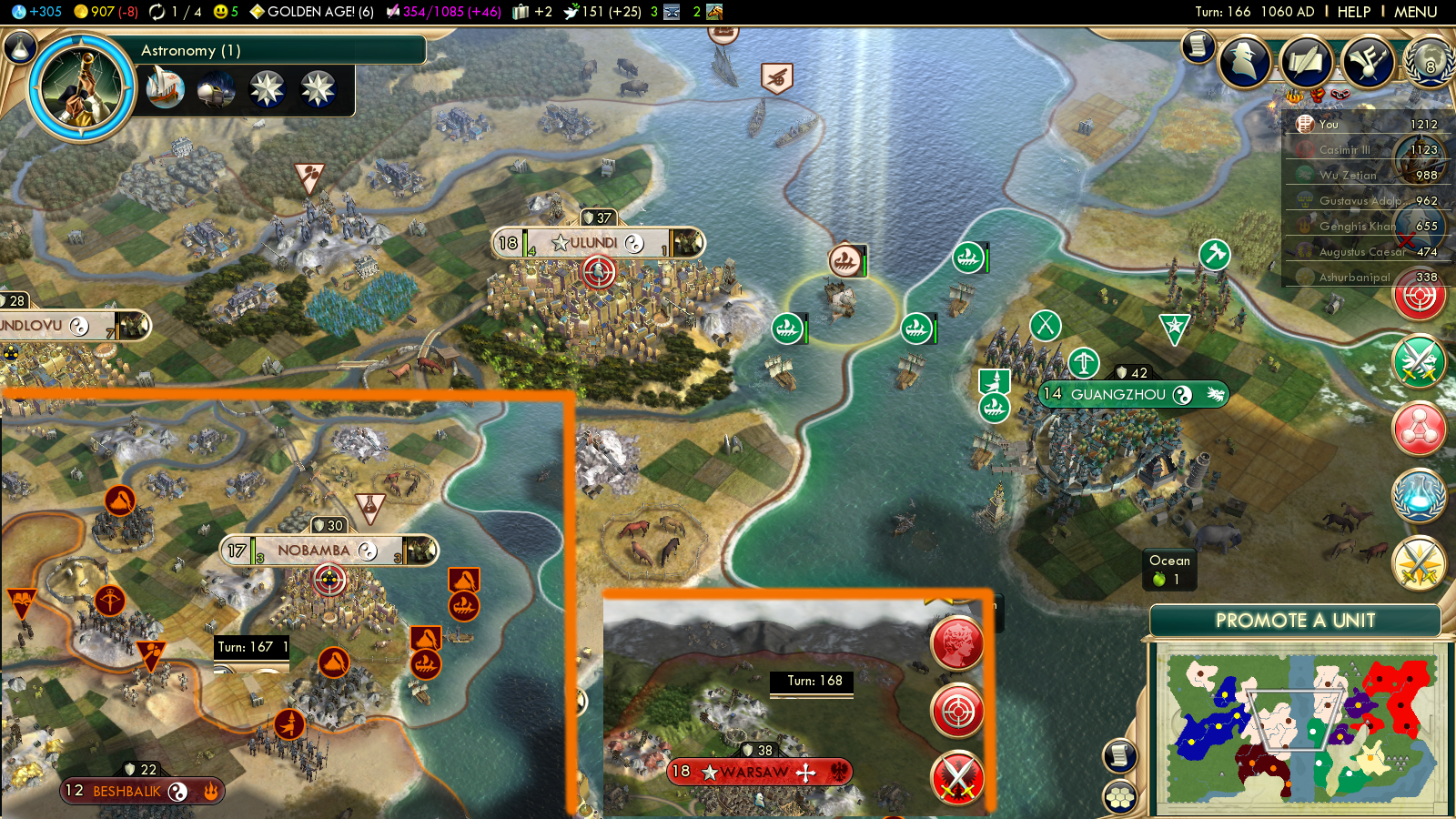Open the social policies scroll and quill

[1307, 62]
